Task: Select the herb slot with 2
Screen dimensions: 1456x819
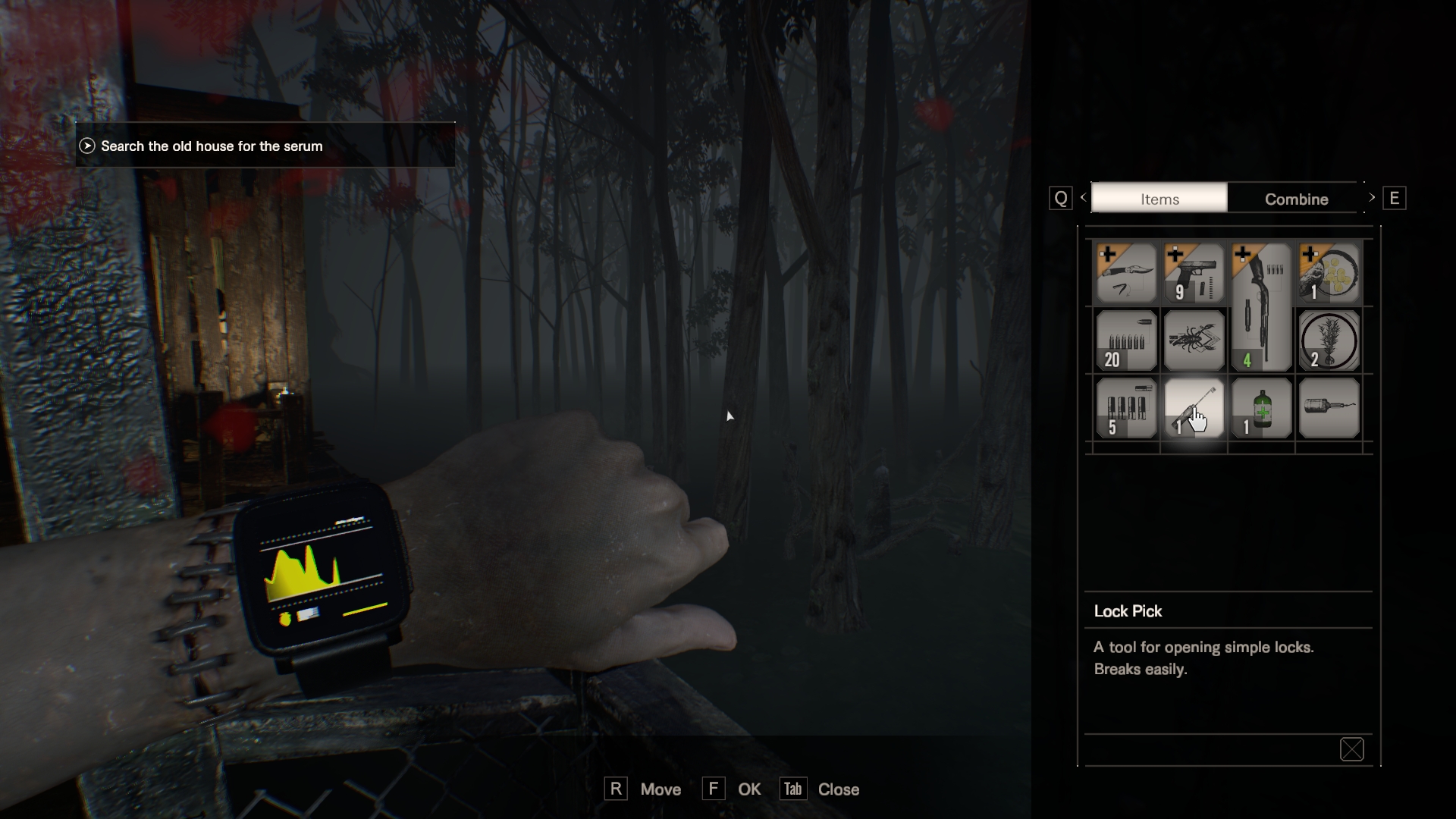Action: [x=1329, y=341]
